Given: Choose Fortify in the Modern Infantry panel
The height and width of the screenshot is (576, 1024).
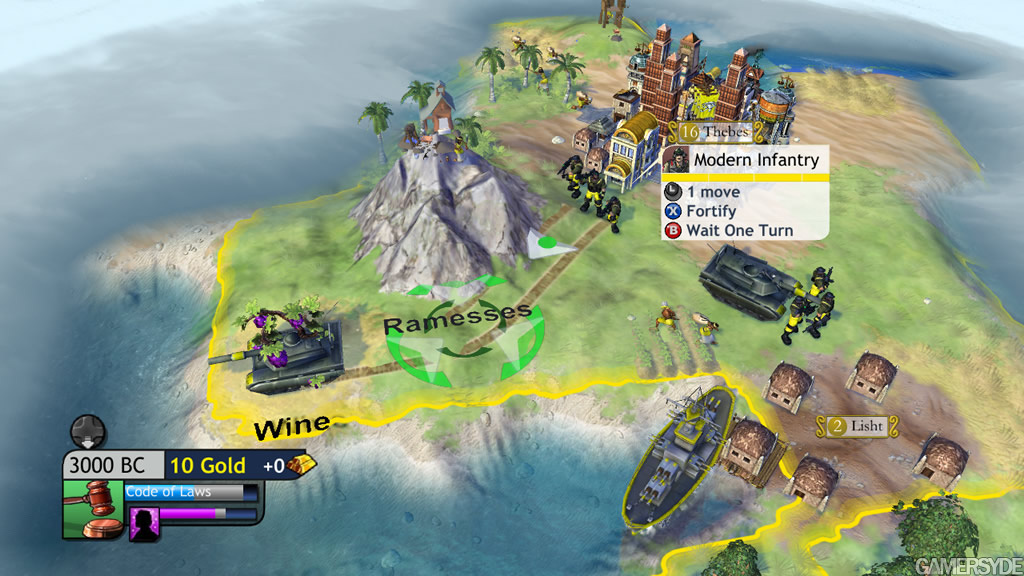Looking at the screenshot, I should (710, 211).
